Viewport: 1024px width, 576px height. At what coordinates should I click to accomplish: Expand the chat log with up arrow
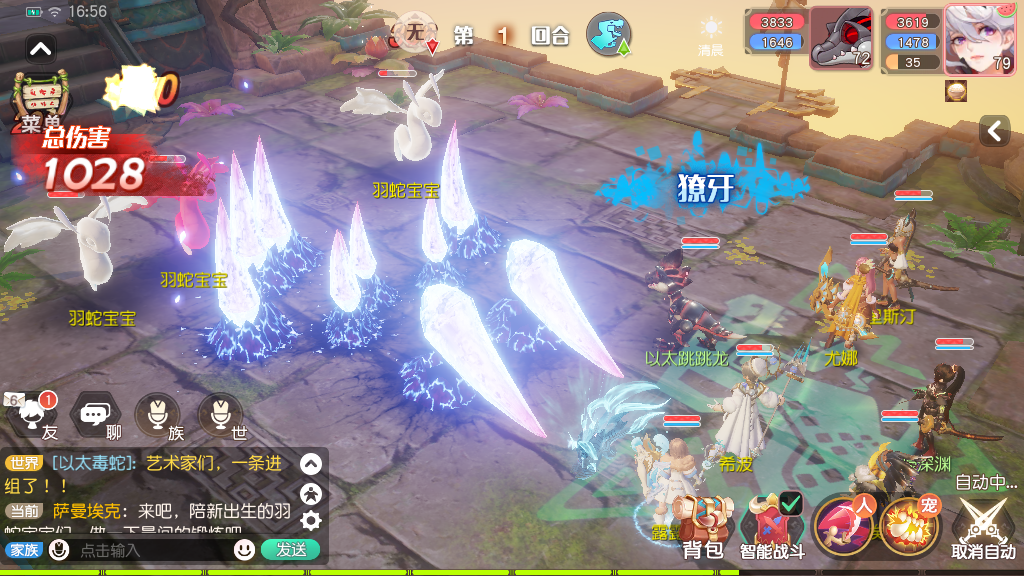tap(311, 464)
